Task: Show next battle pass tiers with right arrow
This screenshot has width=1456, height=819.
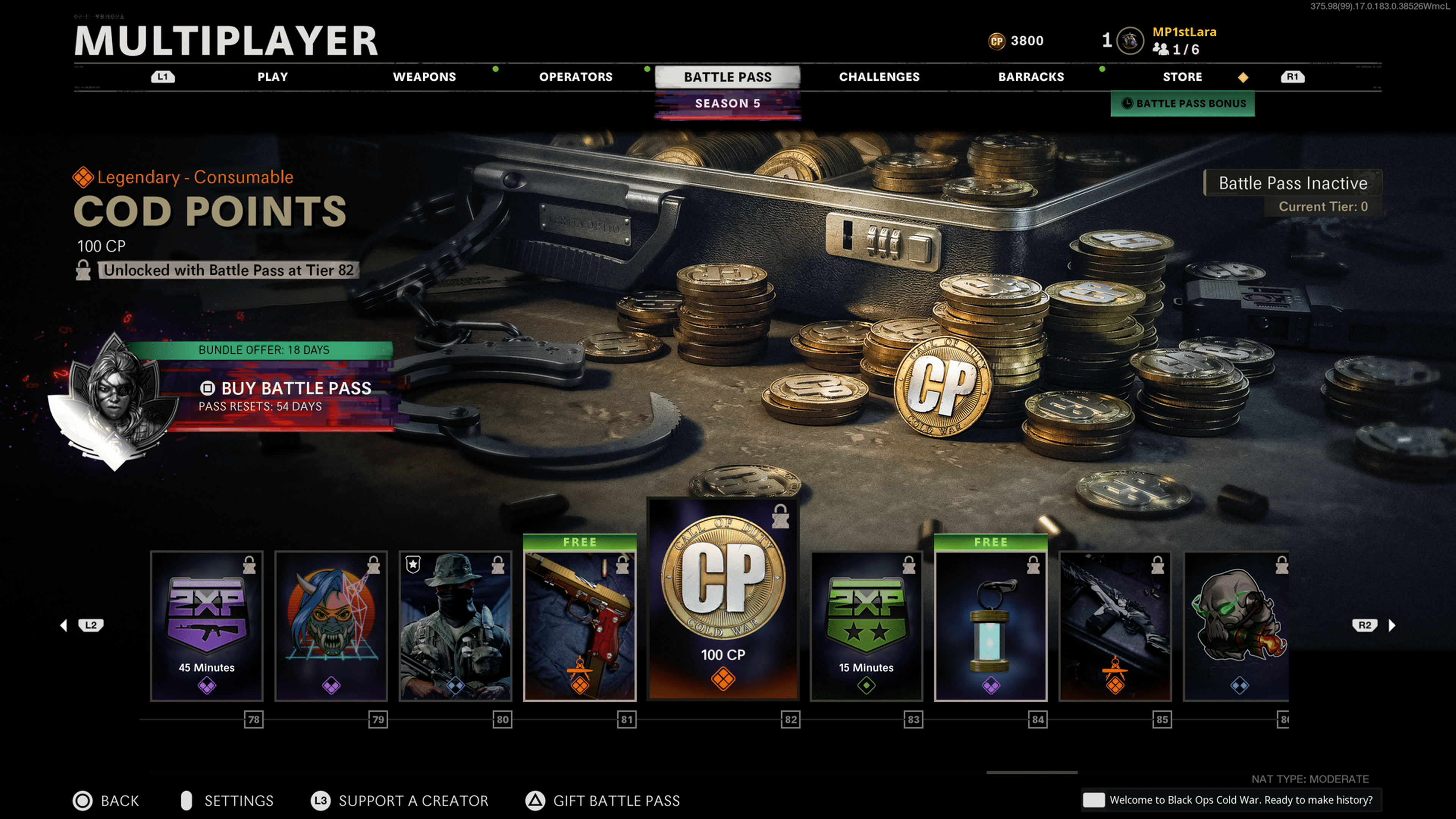Action: point(1392,625)
